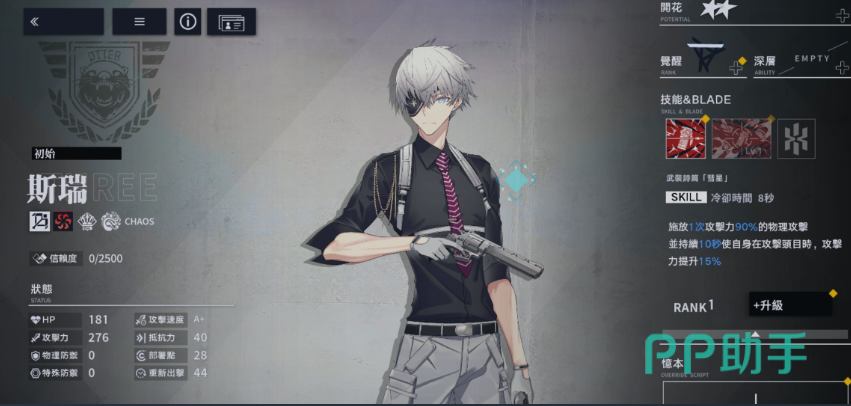Image resolution: width=851 pixels, height=406 pixels.
Task: Show character info with the circled-i button
Action: (187, 21)
